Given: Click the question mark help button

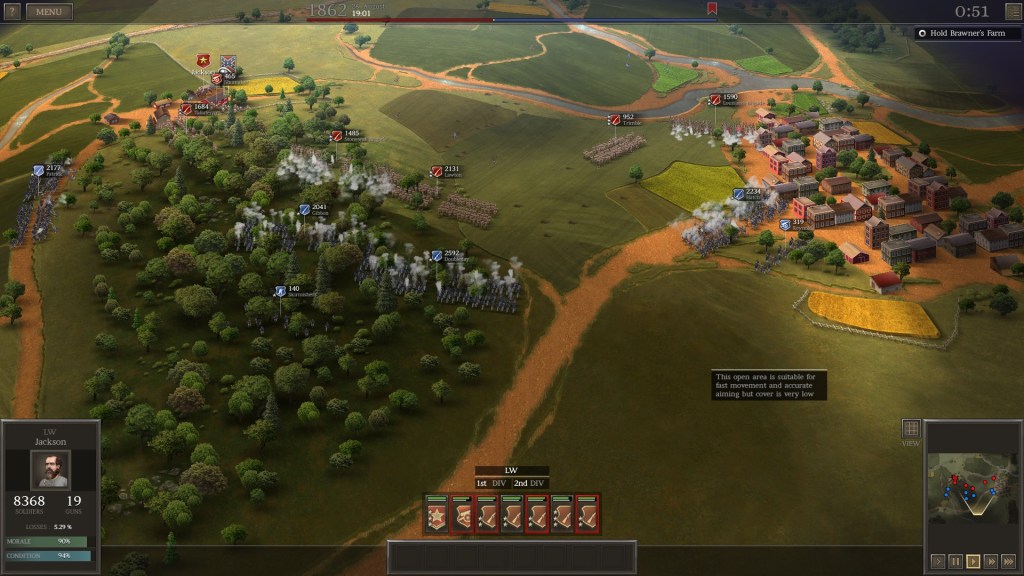Looking at the screenshot, I should point(12,12).
